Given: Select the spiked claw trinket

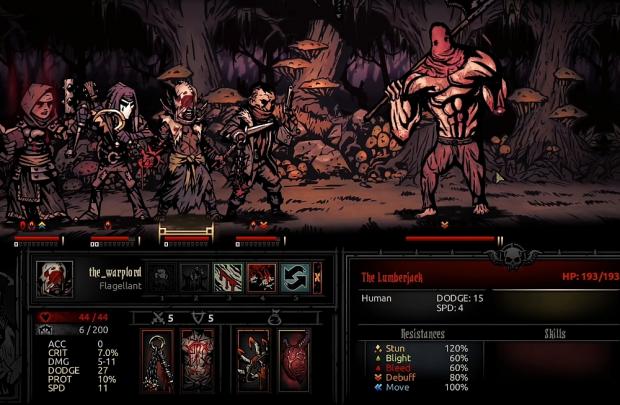Looking at the screenshot, I should pyautogui.click(x=252, y=360).
